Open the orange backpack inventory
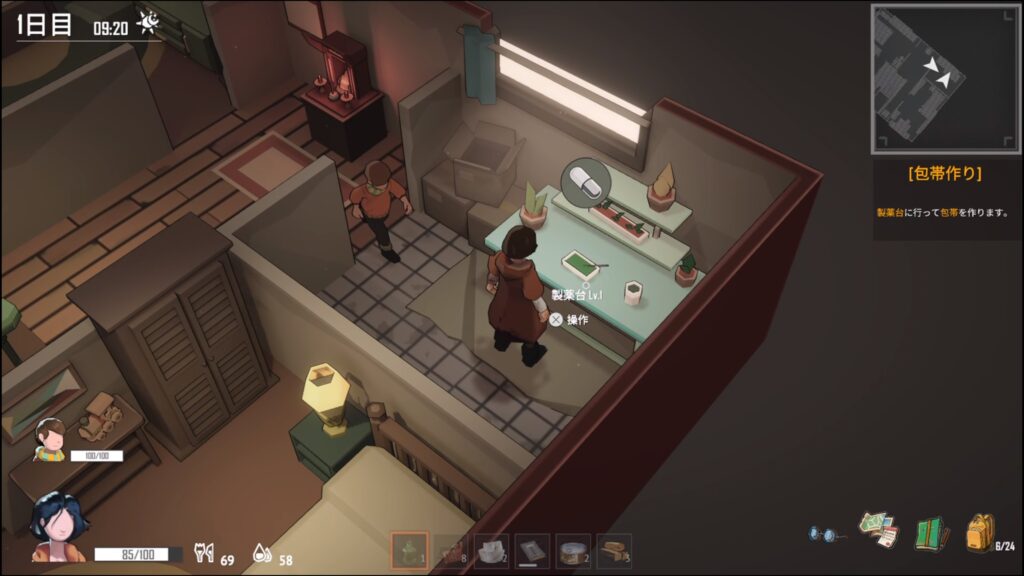 click(980, 531)
